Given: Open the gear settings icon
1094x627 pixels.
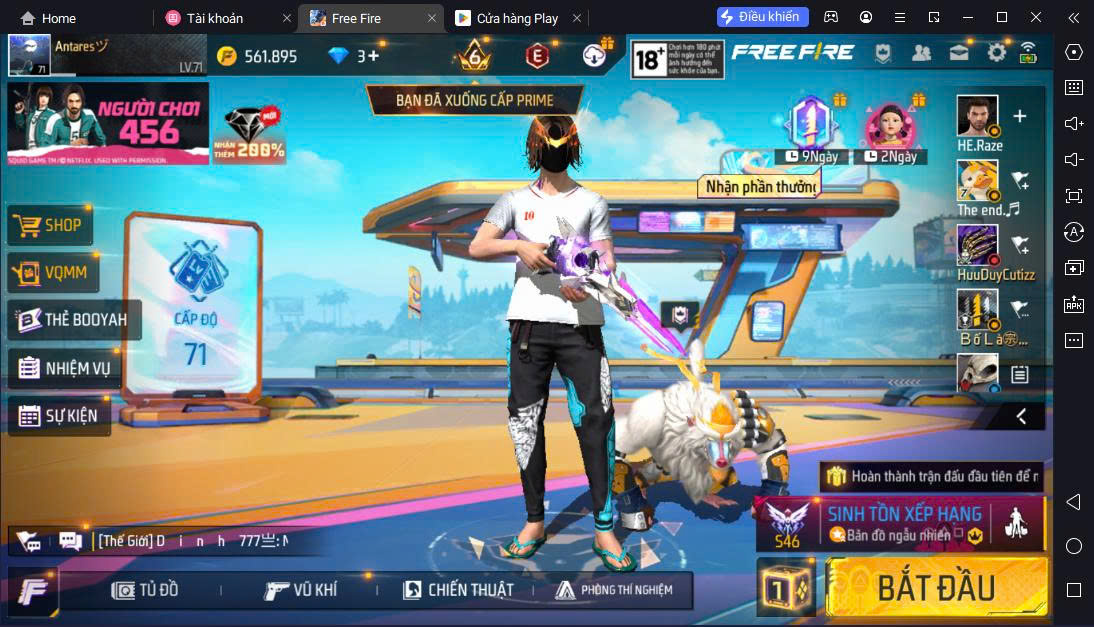Looking at the screenshot, I should [x=996, y=53].
